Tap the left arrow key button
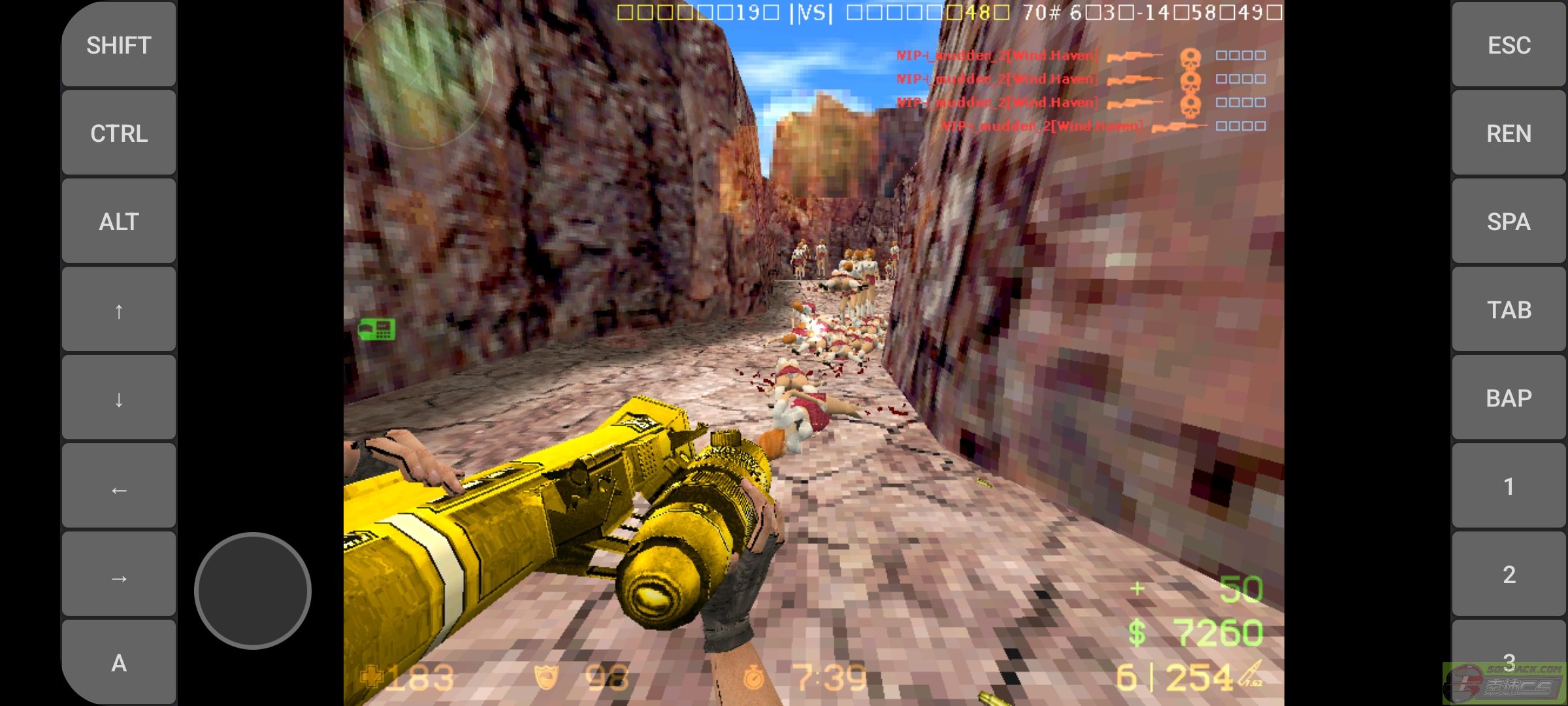This screenshot has width=1568, height=706. click(119, 487)
